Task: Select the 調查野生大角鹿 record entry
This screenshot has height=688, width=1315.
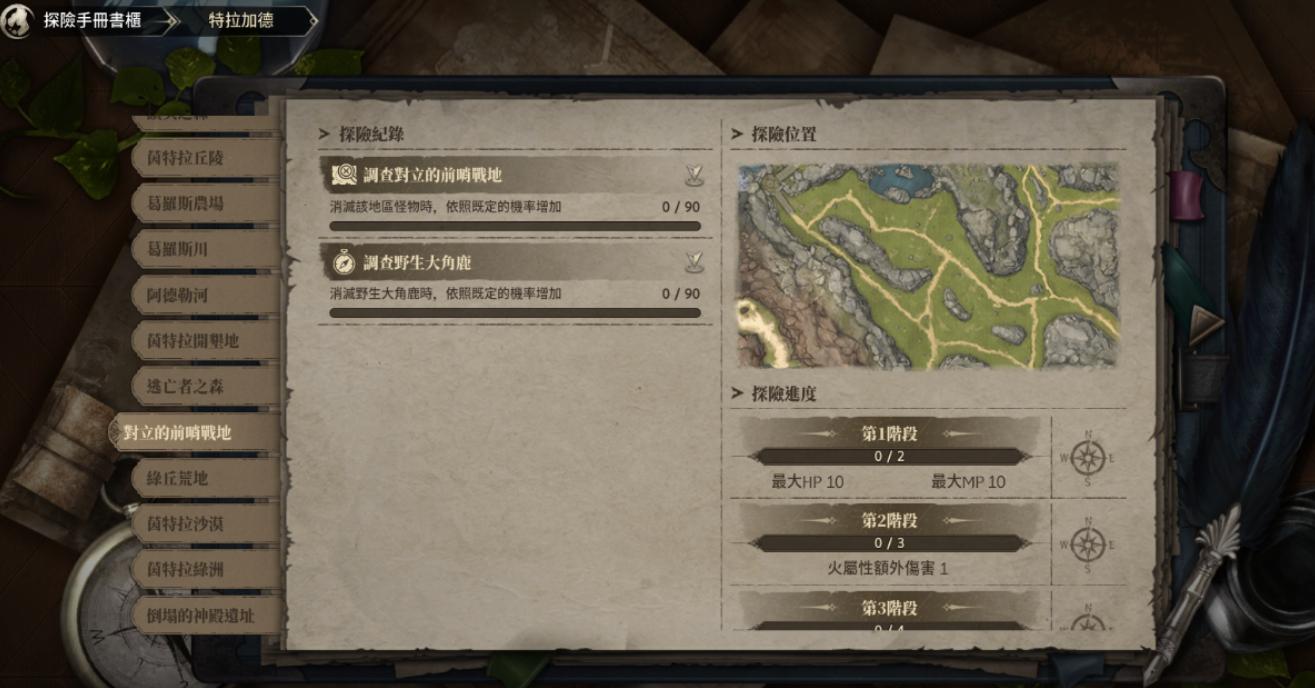Action: click(515, 262)
